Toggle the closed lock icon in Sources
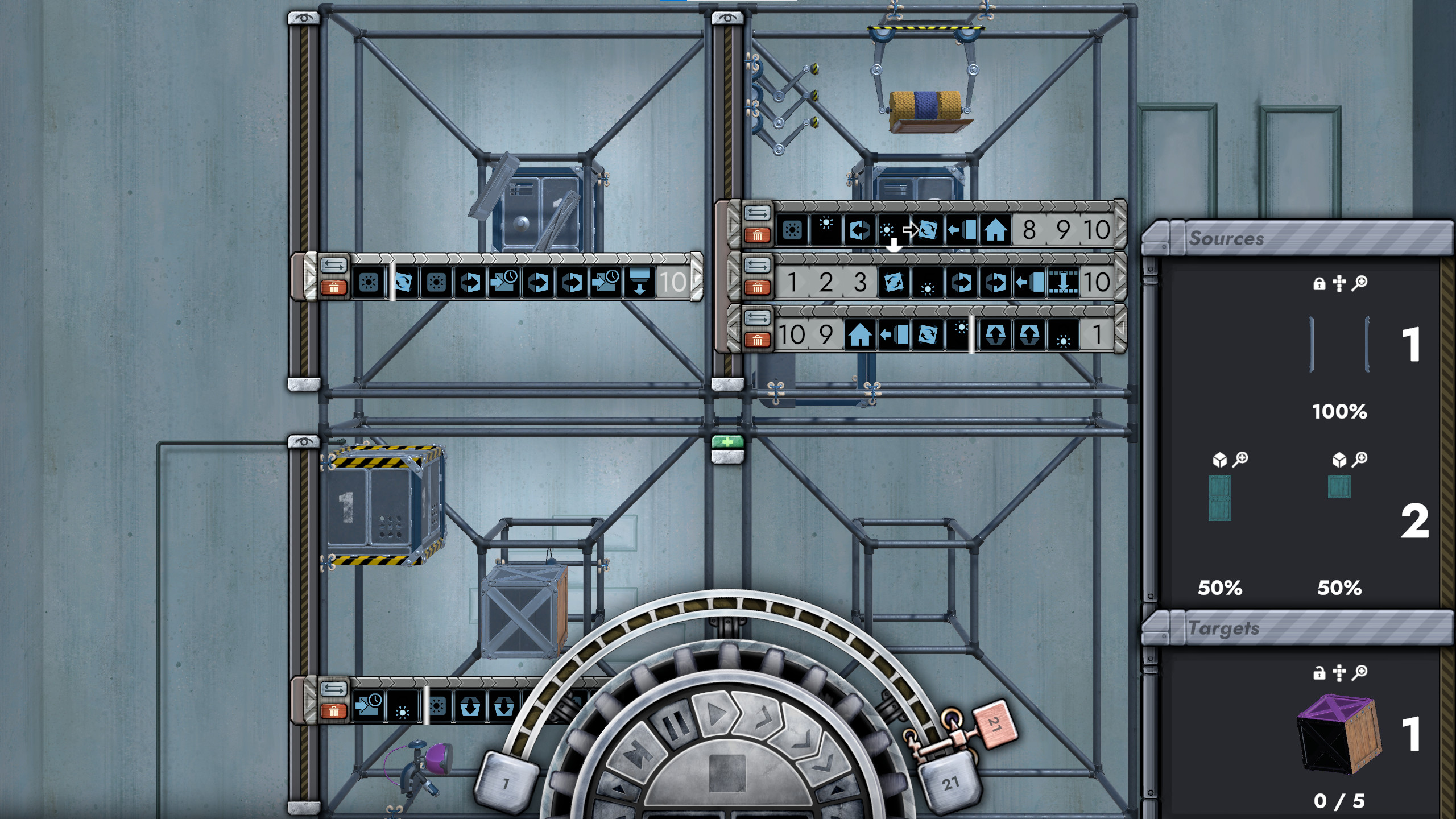Screen dimensions: 1456x819 click(1319, 283)
